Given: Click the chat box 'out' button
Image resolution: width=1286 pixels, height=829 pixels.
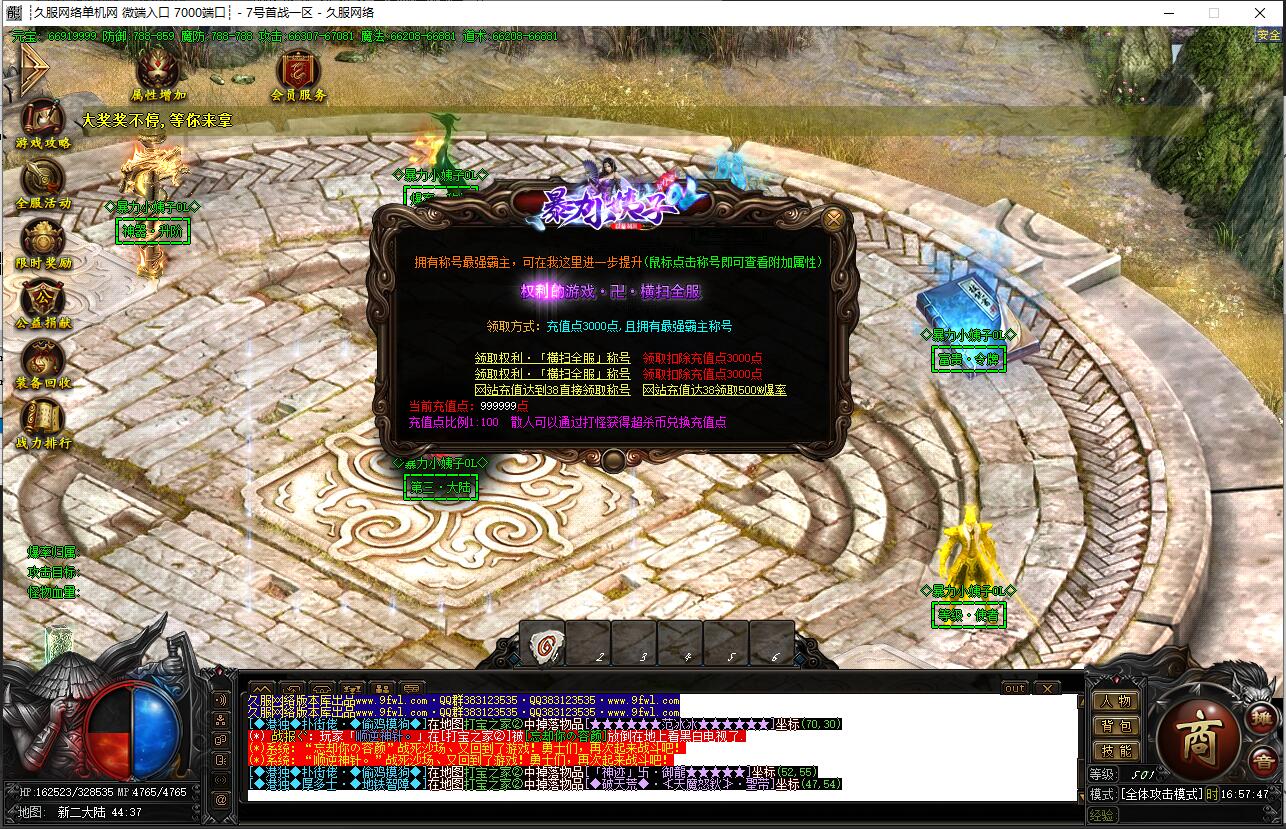Looking at the screenshot, I should click(x=1013, y=688).
